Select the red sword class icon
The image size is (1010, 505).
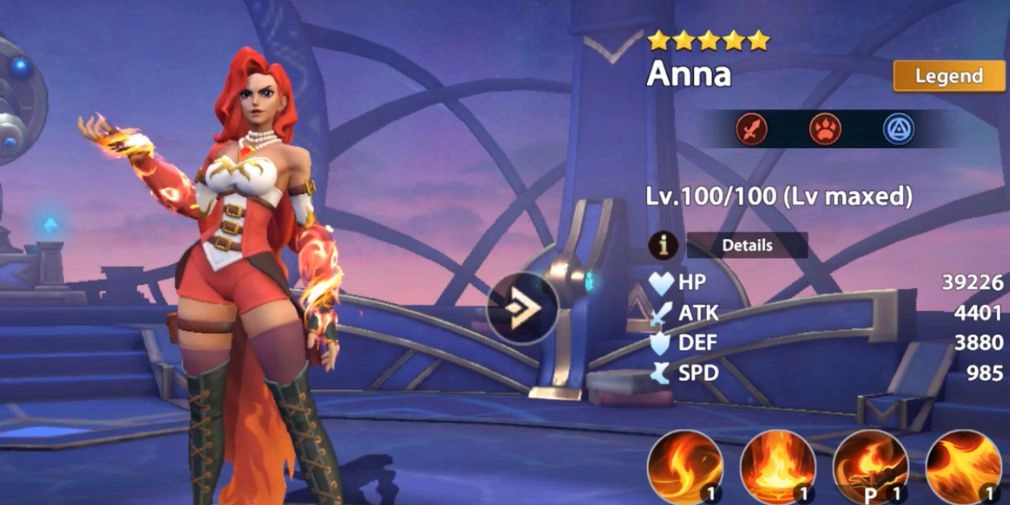[751, 129]
